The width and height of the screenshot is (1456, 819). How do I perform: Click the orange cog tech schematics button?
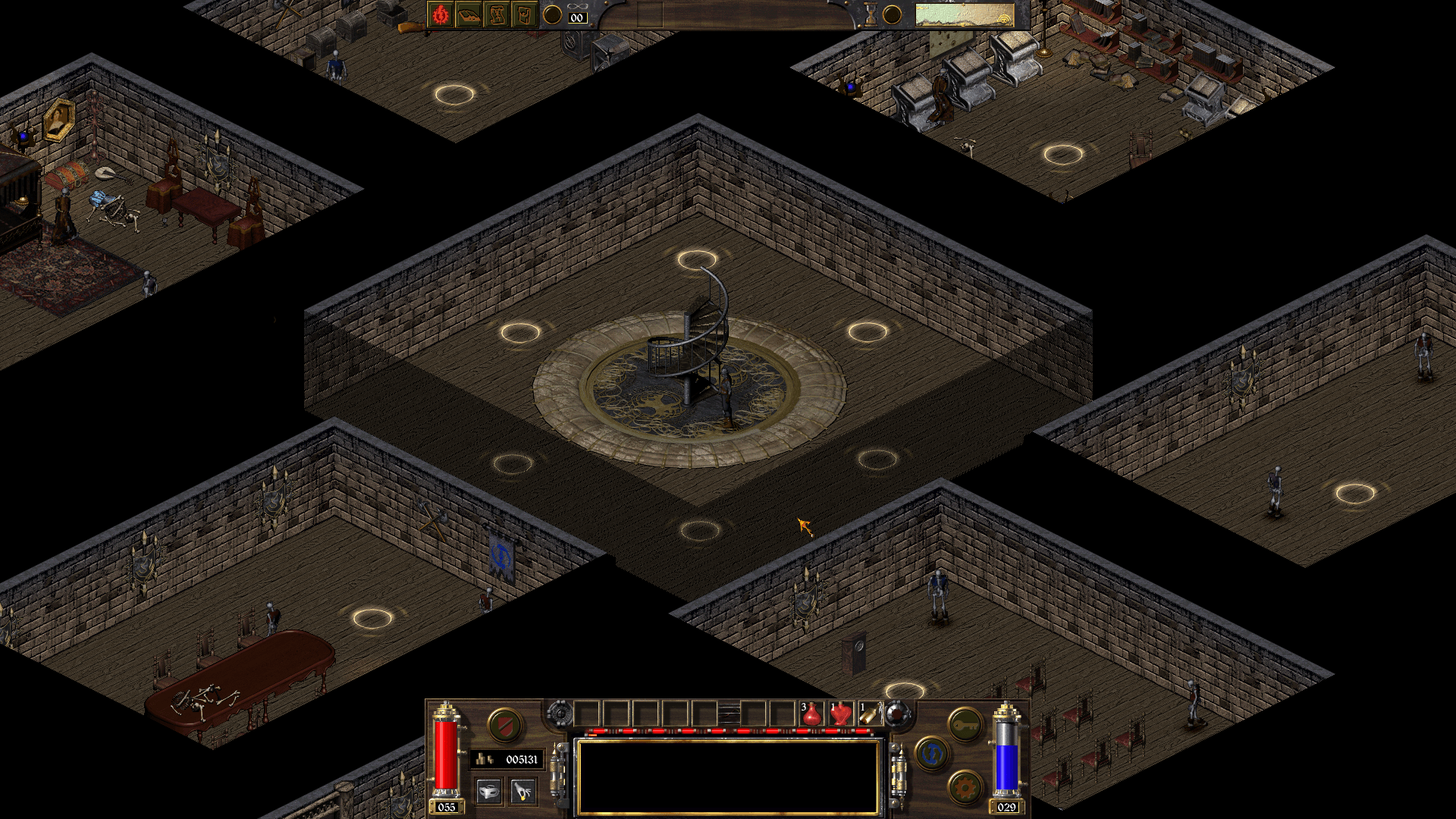tap(965, 789)
